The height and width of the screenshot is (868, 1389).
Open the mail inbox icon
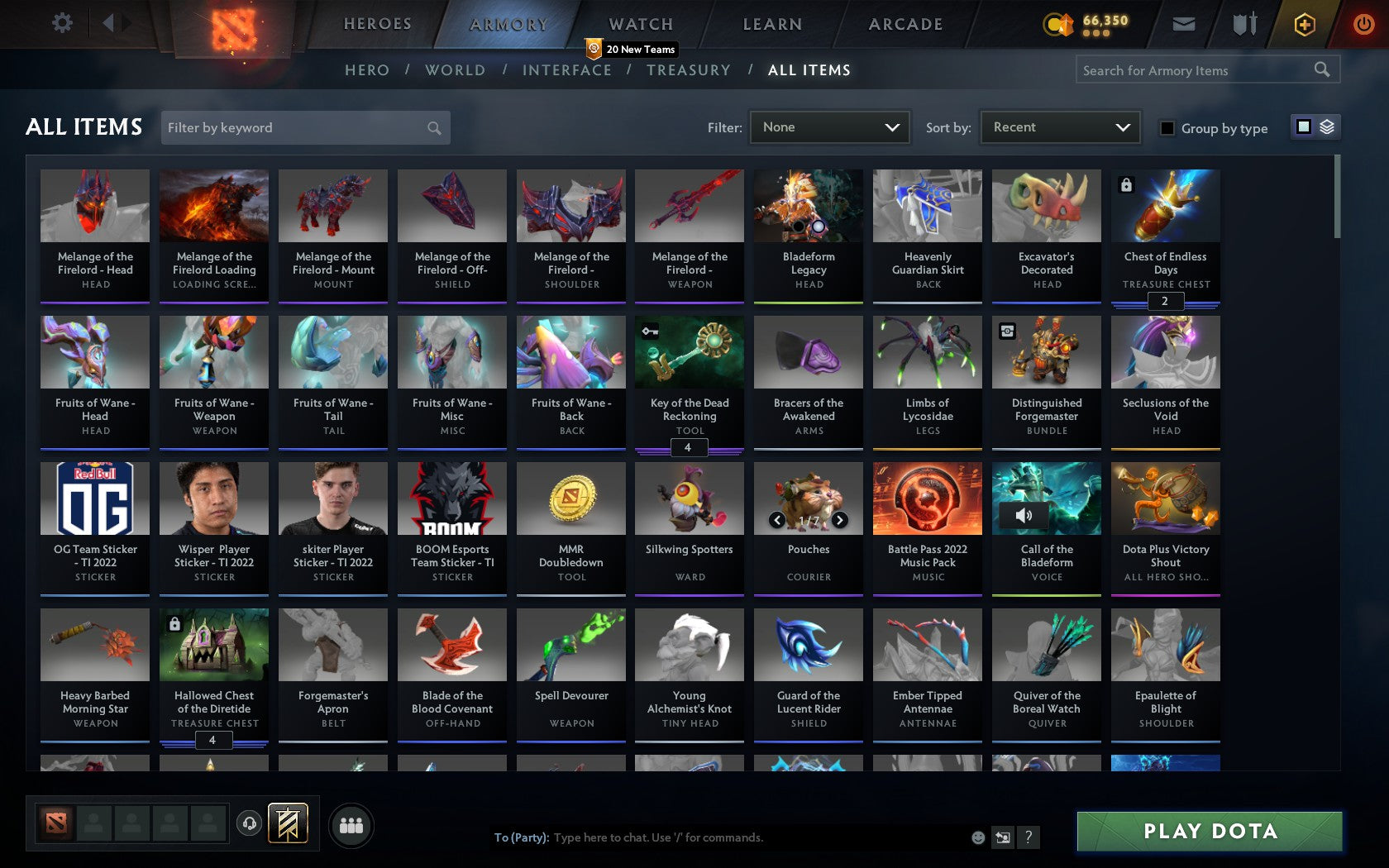[1183, 24]
